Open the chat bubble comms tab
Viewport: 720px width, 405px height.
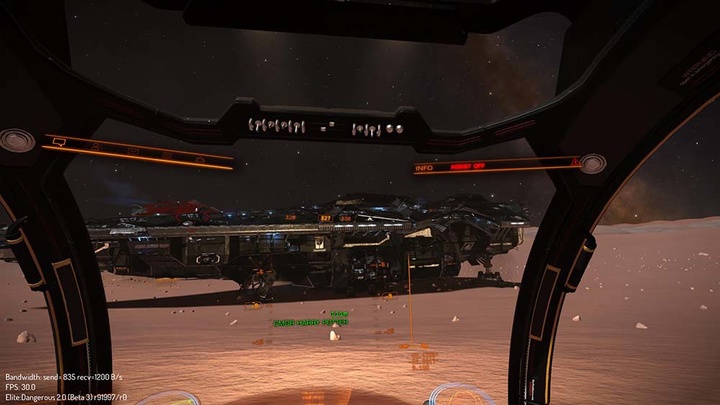point(60,142)
